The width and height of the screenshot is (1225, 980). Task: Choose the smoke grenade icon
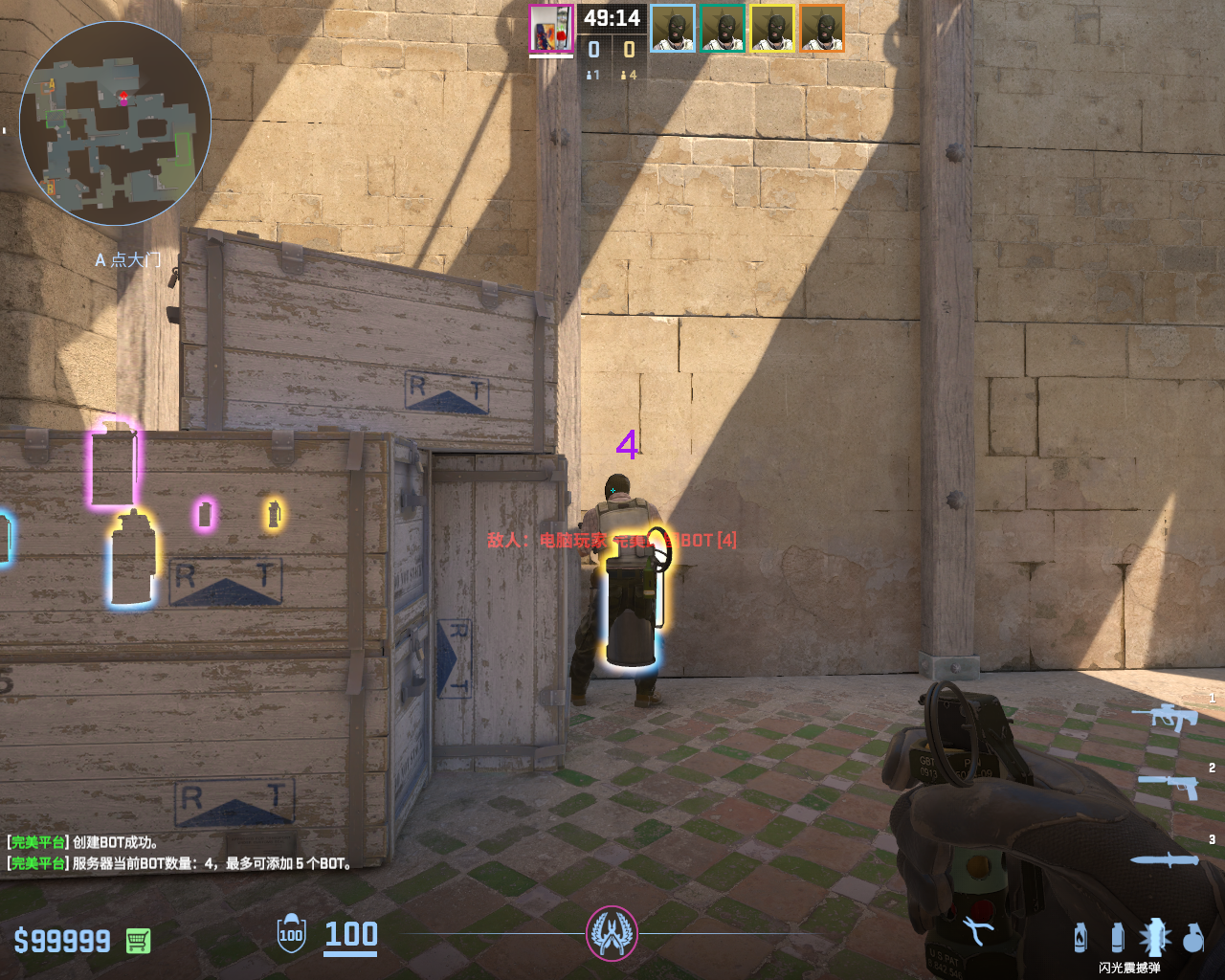tap(1117, 937)
